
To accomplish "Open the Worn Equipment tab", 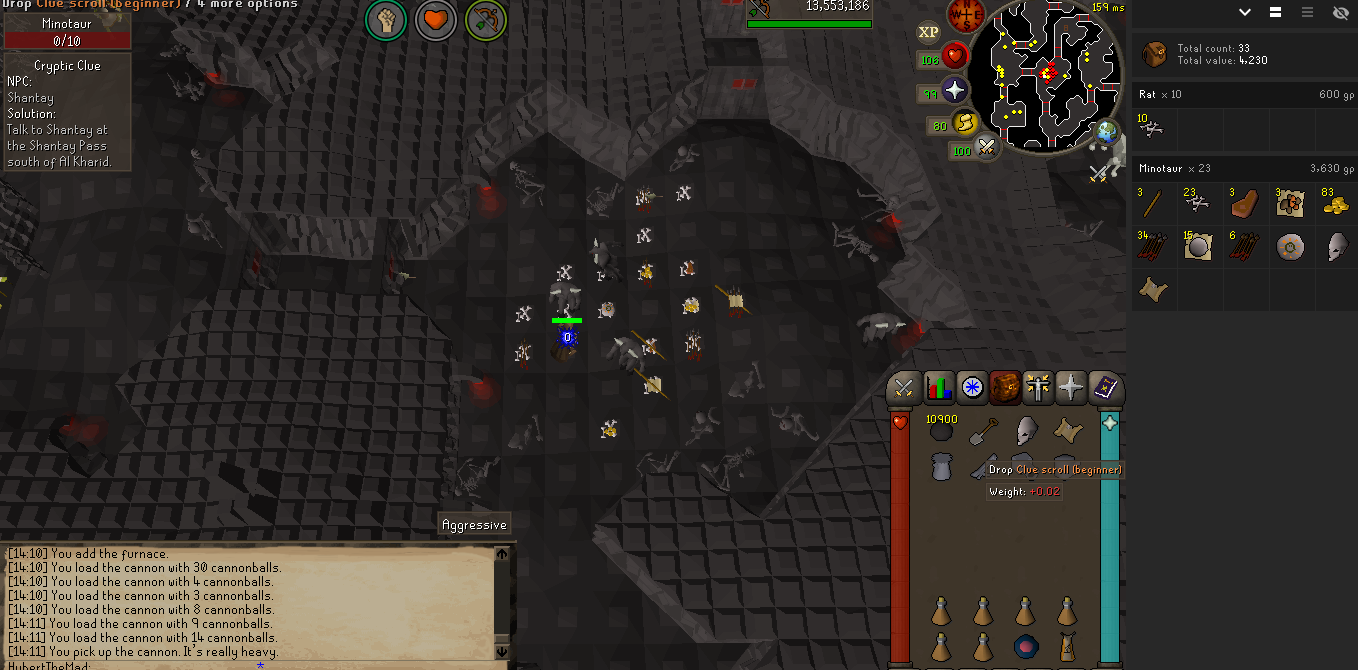I will pos(1038,388).
